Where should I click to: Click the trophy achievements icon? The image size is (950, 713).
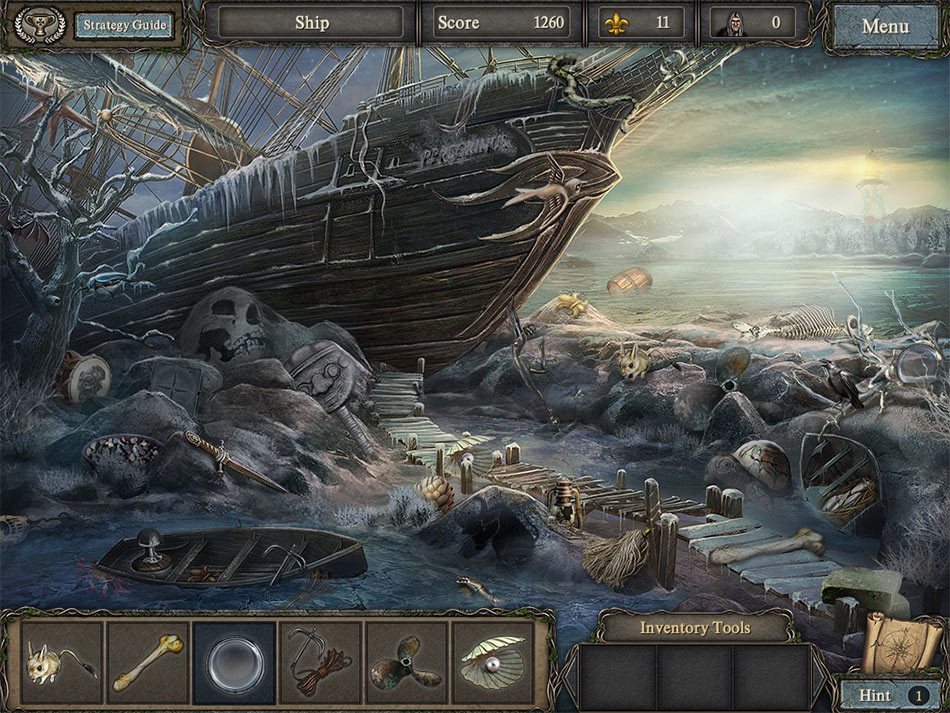coord(40,25)
